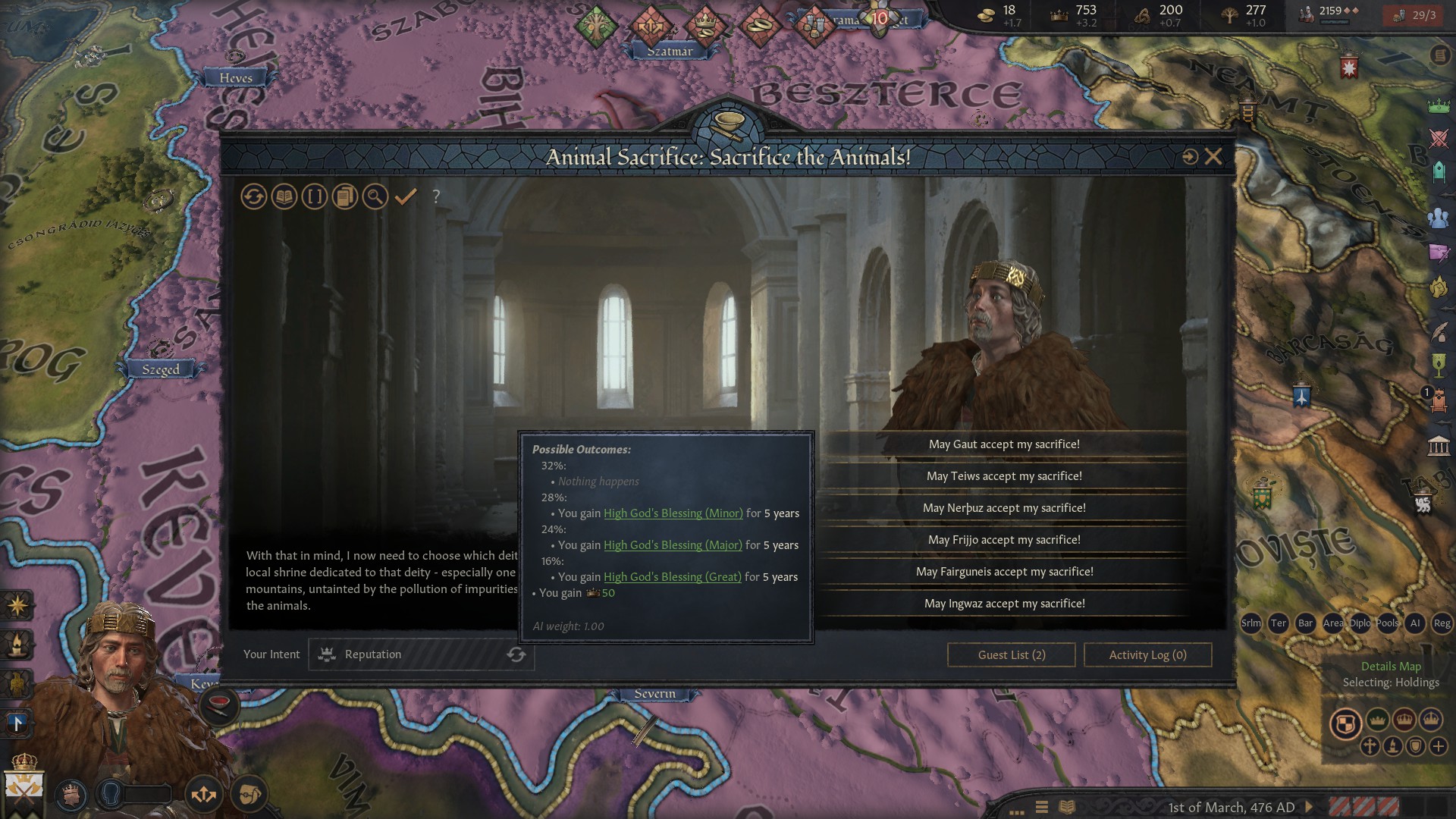Image resolution: width=1456 pixels, height=819 pixels.
Task: Toggle the red crown holdings filter
Action: point(1404,720)
